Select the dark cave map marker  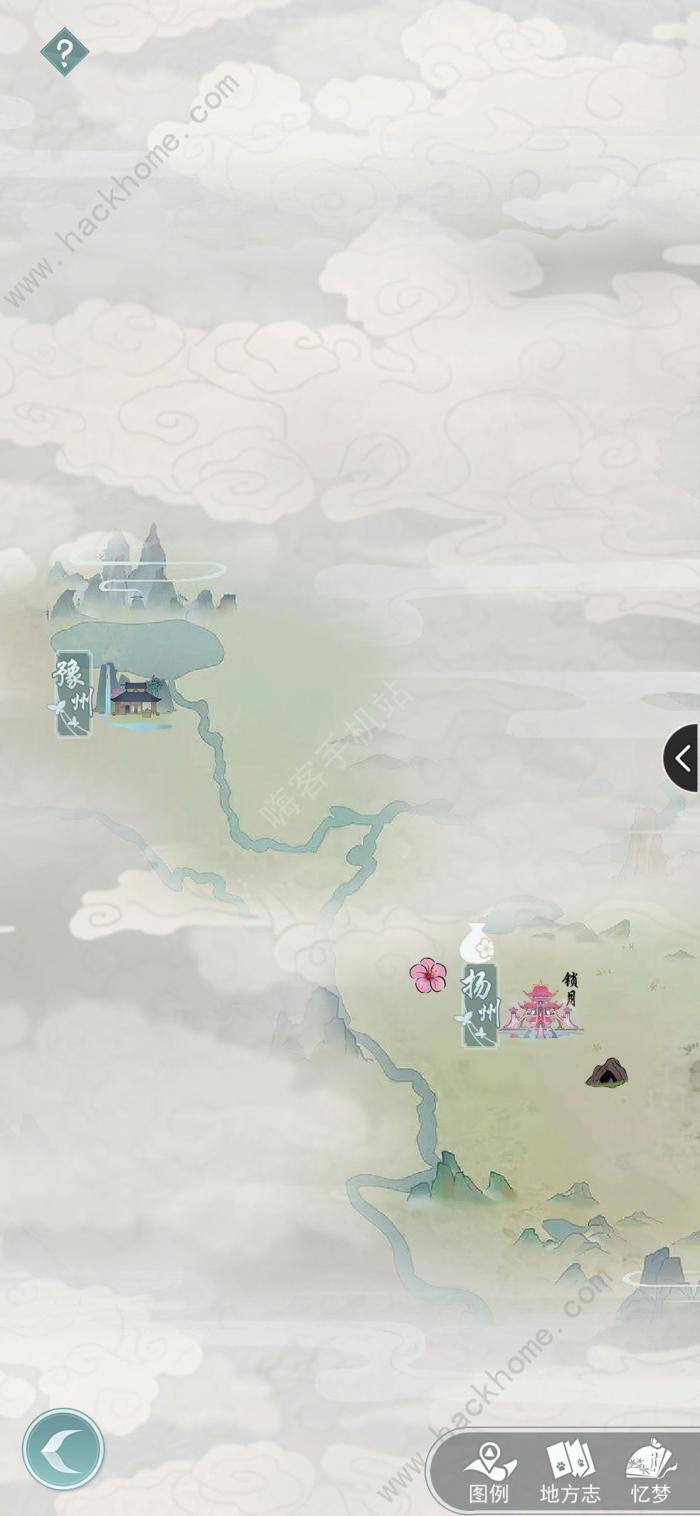[607, 1073]
